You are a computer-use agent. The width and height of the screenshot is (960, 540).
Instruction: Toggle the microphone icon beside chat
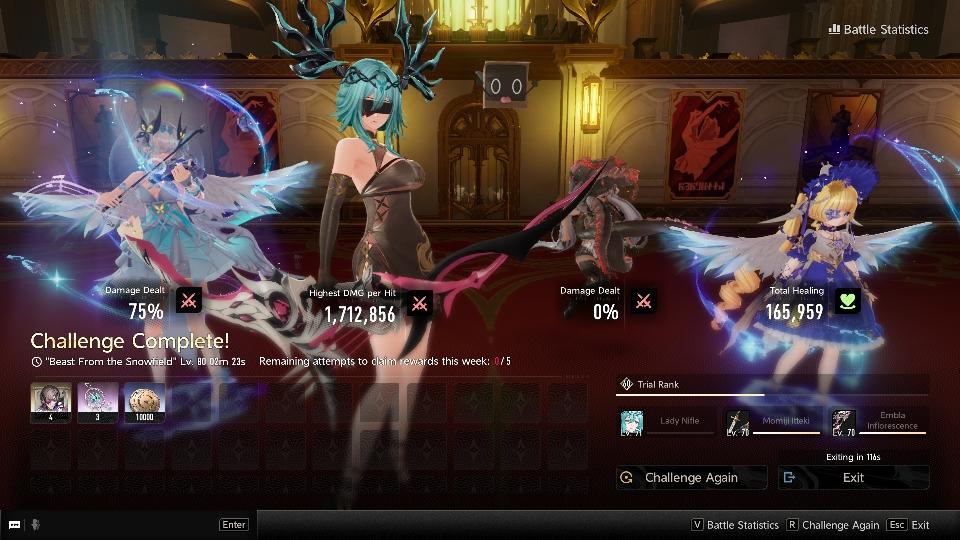pyautogui.click(x=36, y=525)
